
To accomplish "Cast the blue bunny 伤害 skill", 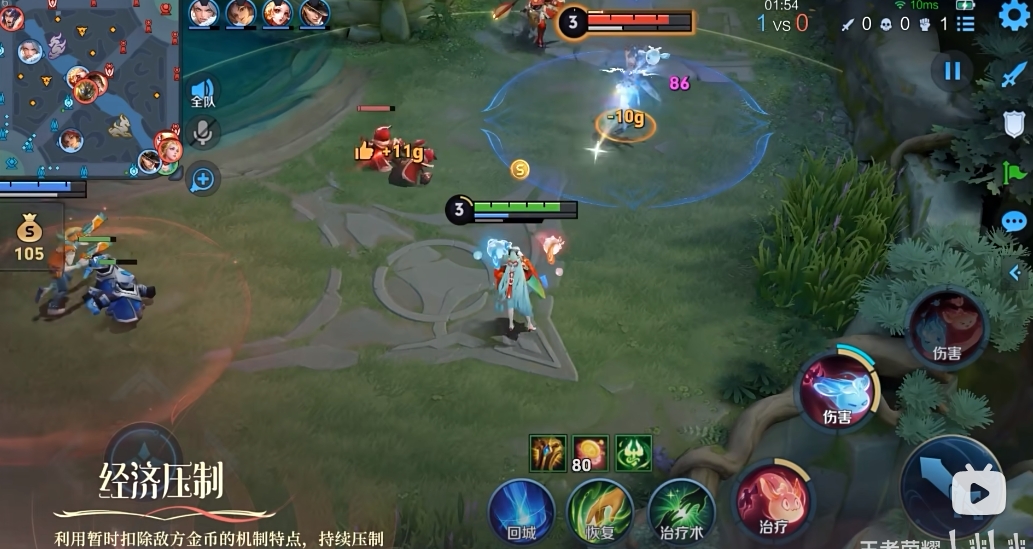I will (836, 390).
